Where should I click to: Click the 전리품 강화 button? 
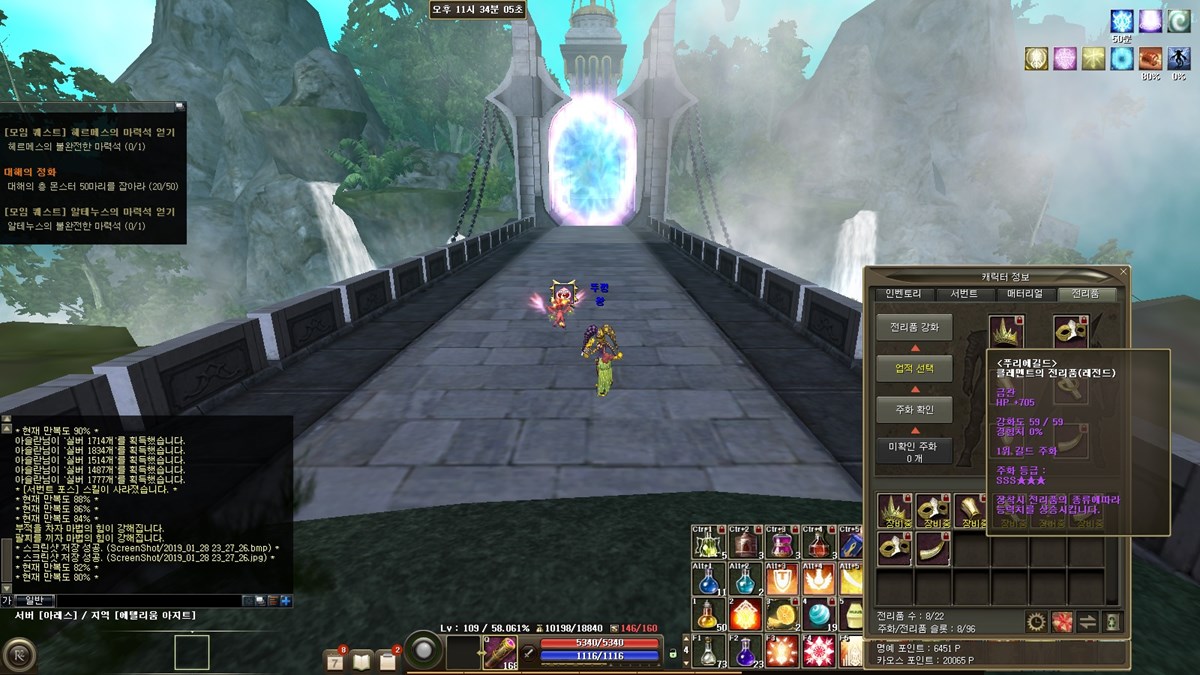click(914, 327)
